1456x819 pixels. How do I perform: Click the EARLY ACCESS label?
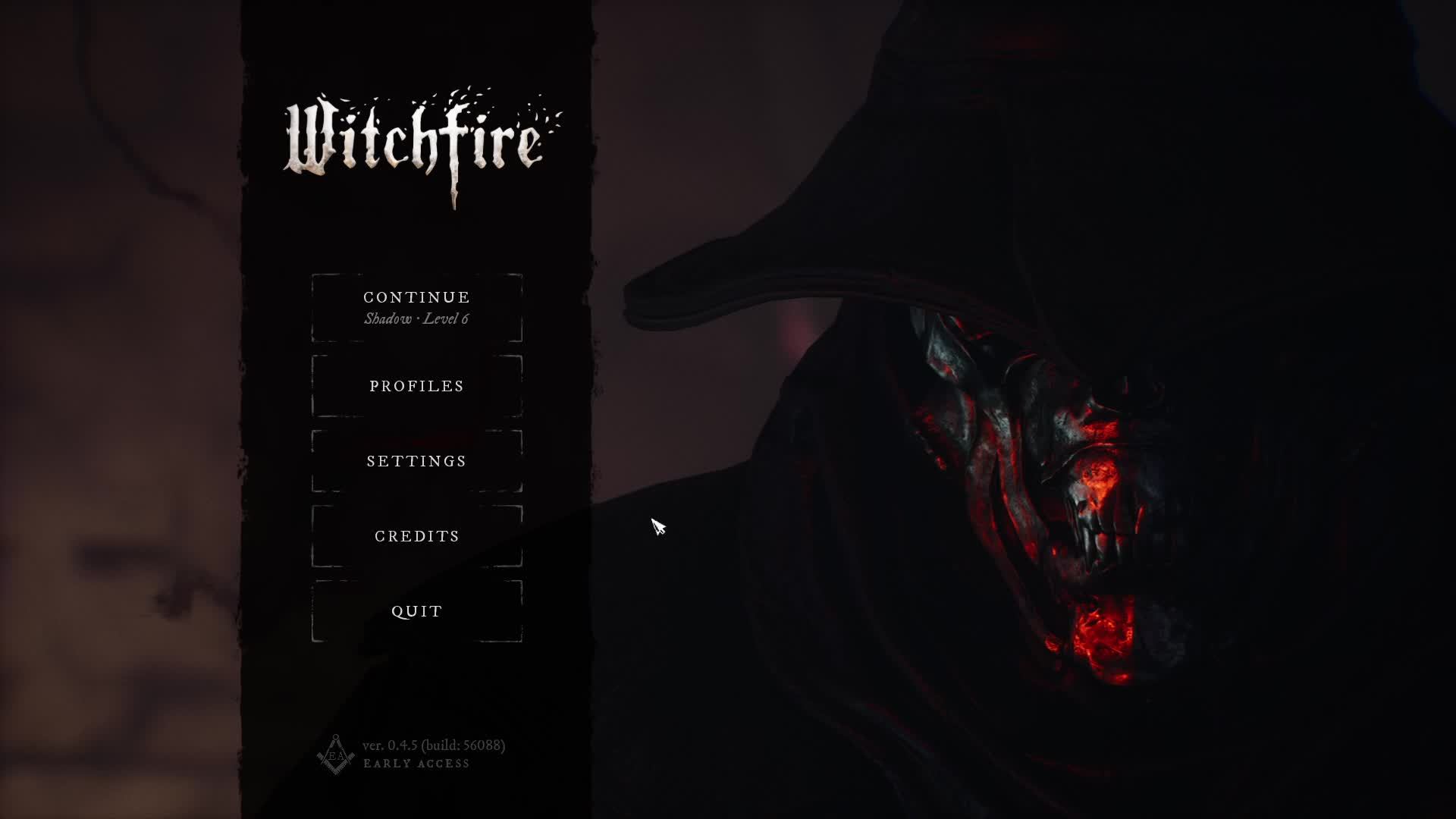click(416, 764)
